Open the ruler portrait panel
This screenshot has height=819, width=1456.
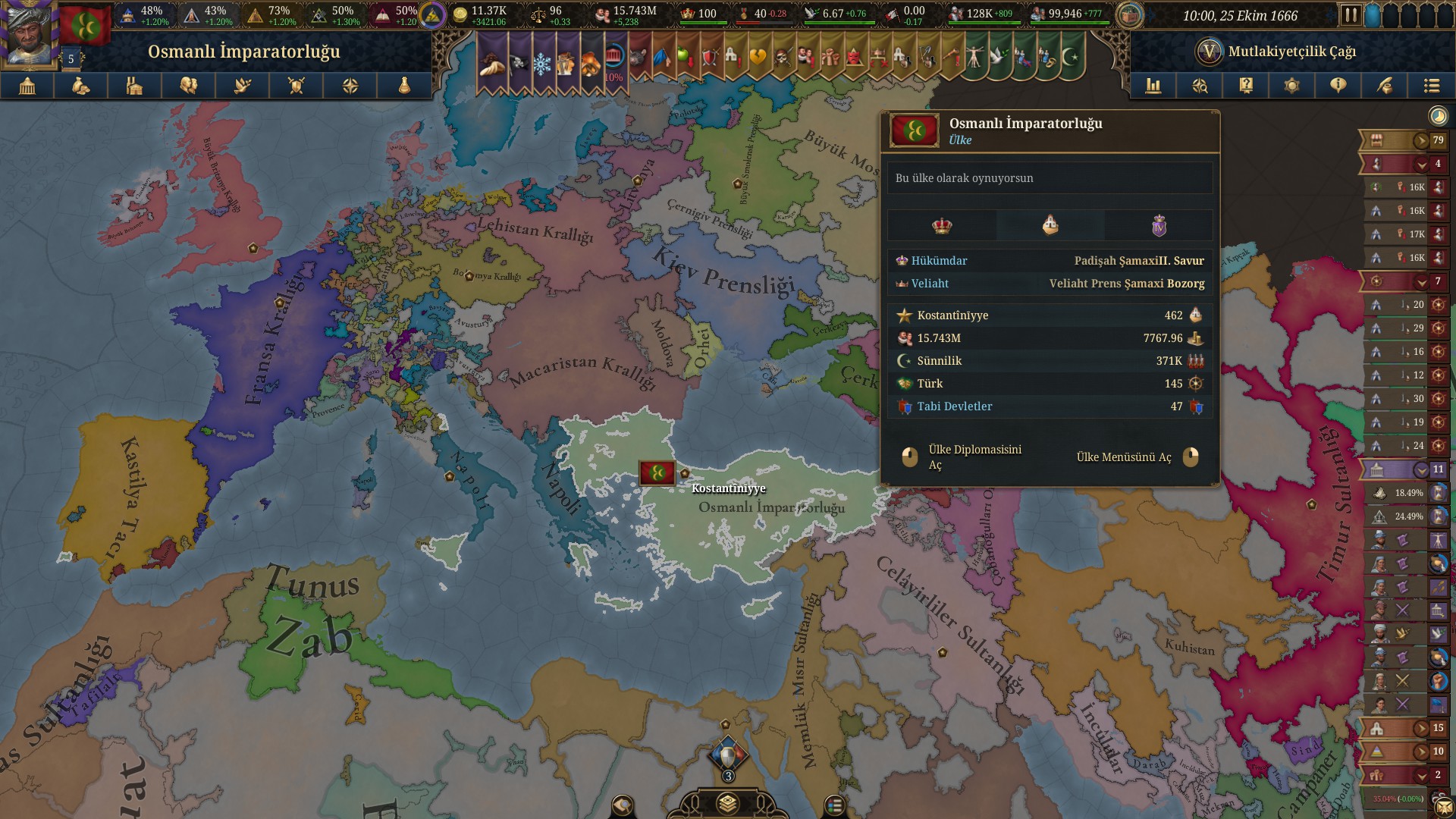(x=29, y=34)
